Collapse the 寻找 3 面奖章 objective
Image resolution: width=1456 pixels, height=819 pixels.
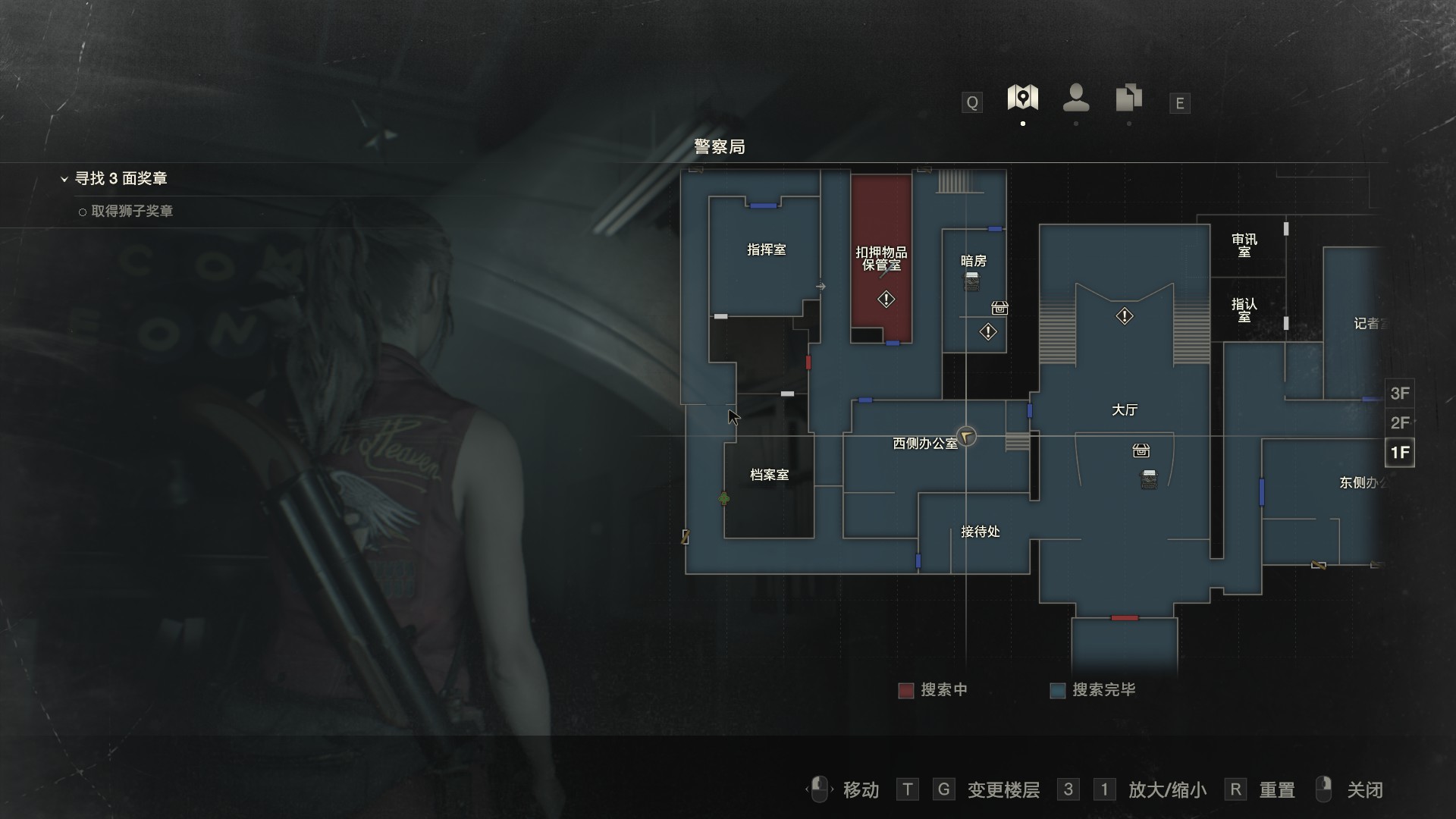(x=64, y=179)
